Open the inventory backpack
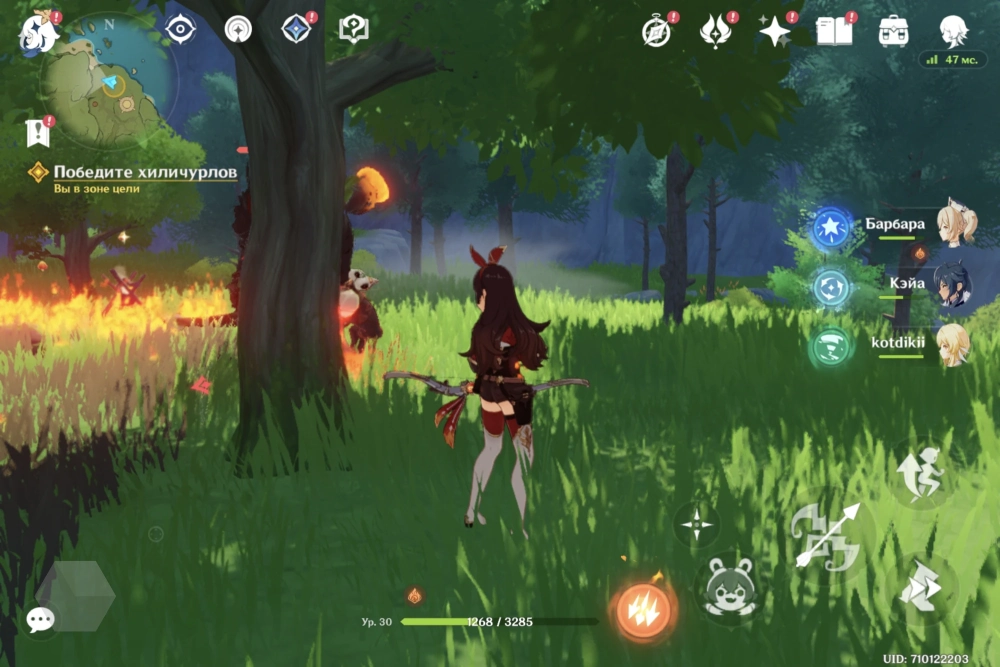This screenshot has width=1000, height=667. pyautogui.click(x=893, y=31)
